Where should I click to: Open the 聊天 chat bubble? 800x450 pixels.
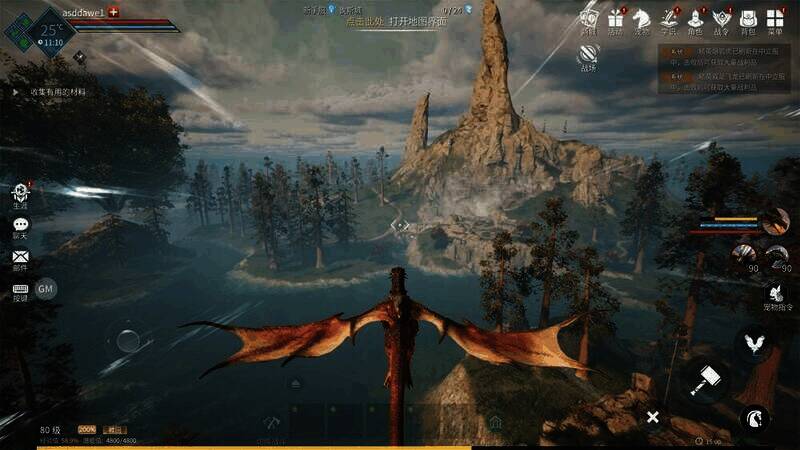pos(20,226)
